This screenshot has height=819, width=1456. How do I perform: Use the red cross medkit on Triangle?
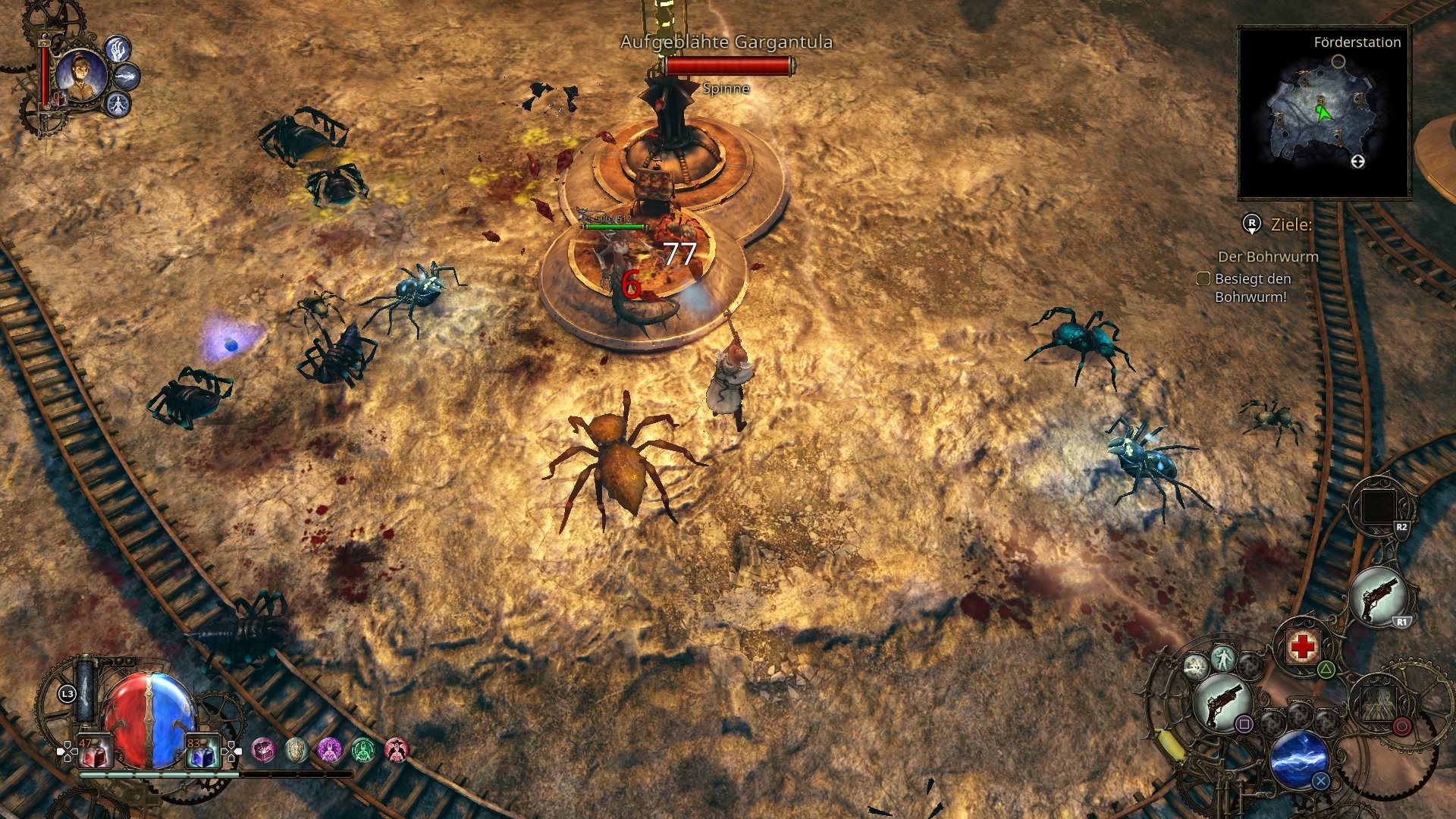pyautogui.click(x=1302, y=646)
